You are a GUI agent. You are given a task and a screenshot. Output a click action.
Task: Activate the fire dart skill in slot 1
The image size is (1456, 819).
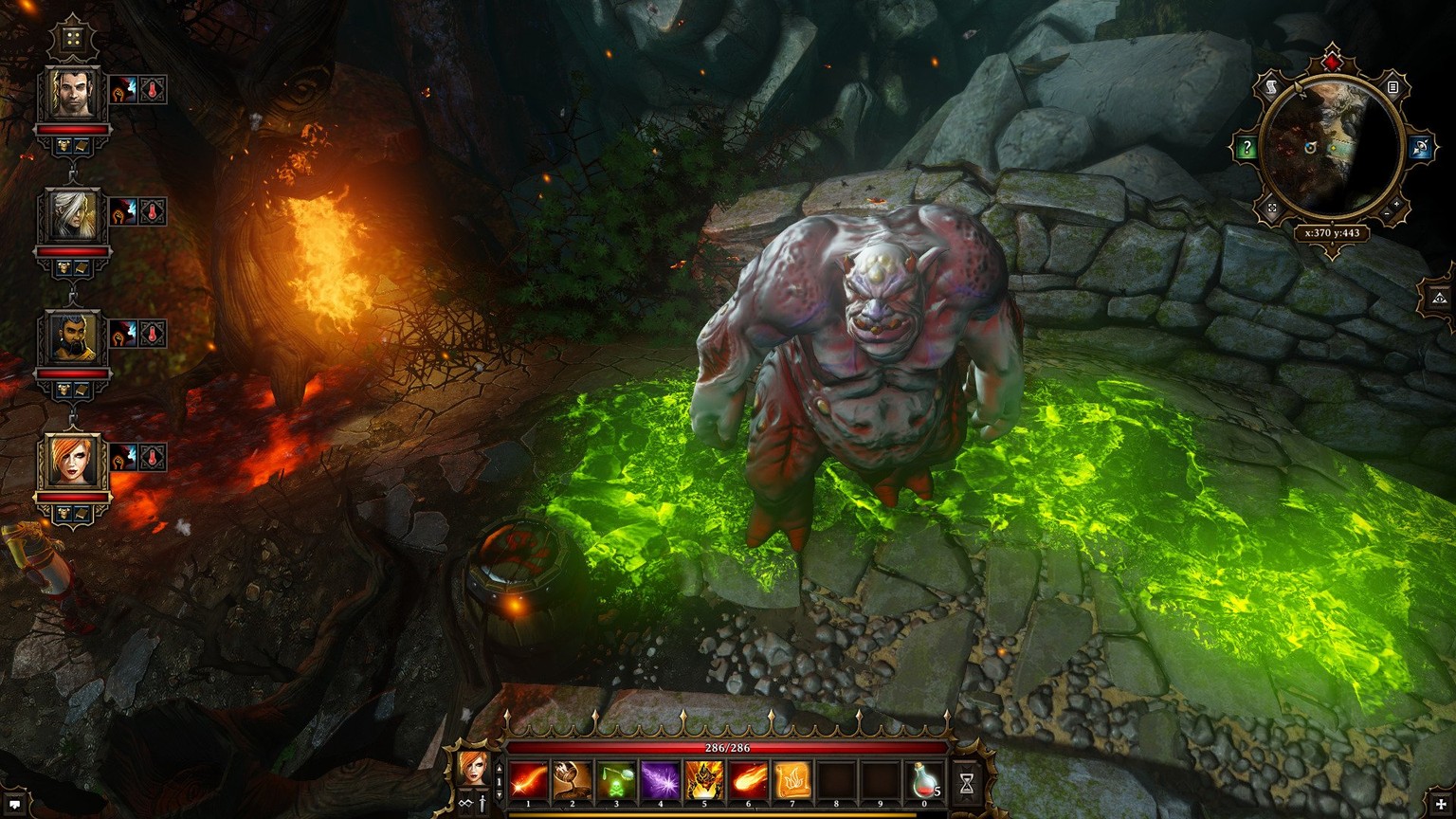[527, 780]
